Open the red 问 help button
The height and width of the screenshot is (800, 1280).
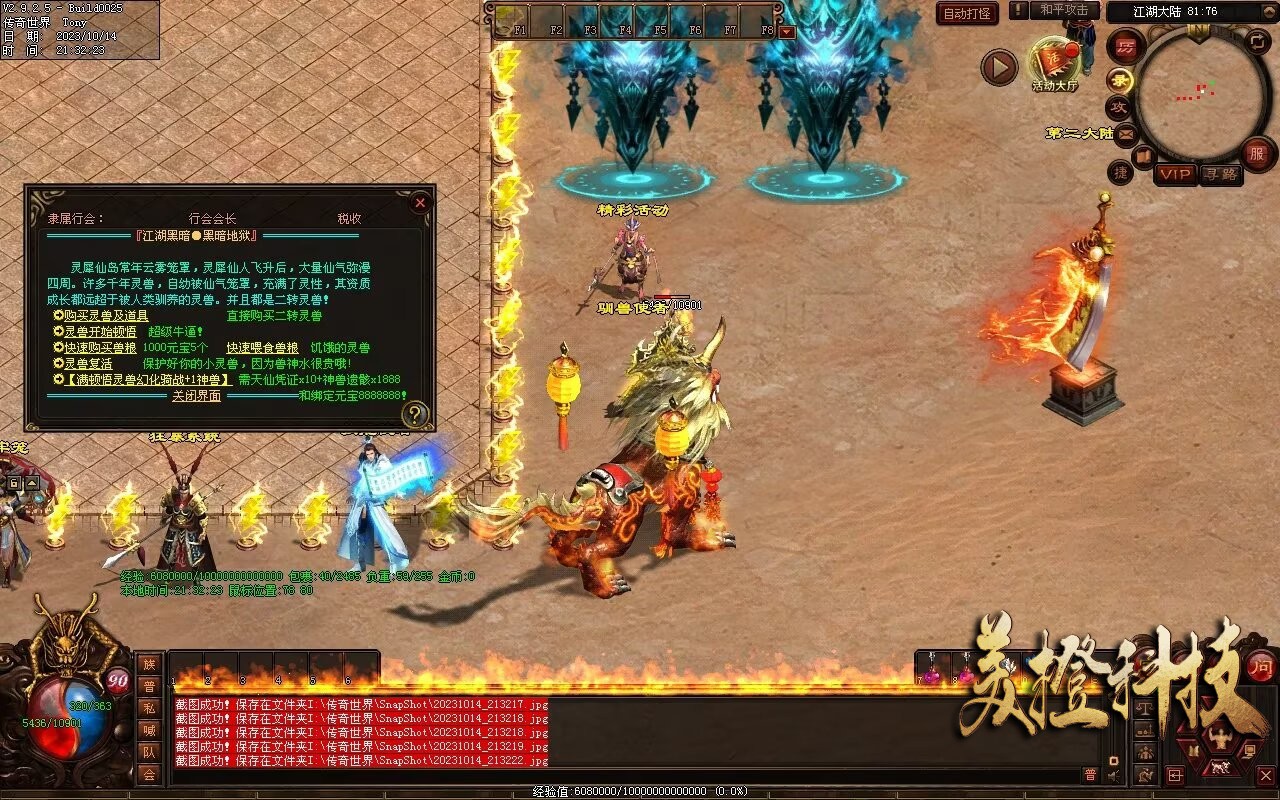coord(1260,667)
